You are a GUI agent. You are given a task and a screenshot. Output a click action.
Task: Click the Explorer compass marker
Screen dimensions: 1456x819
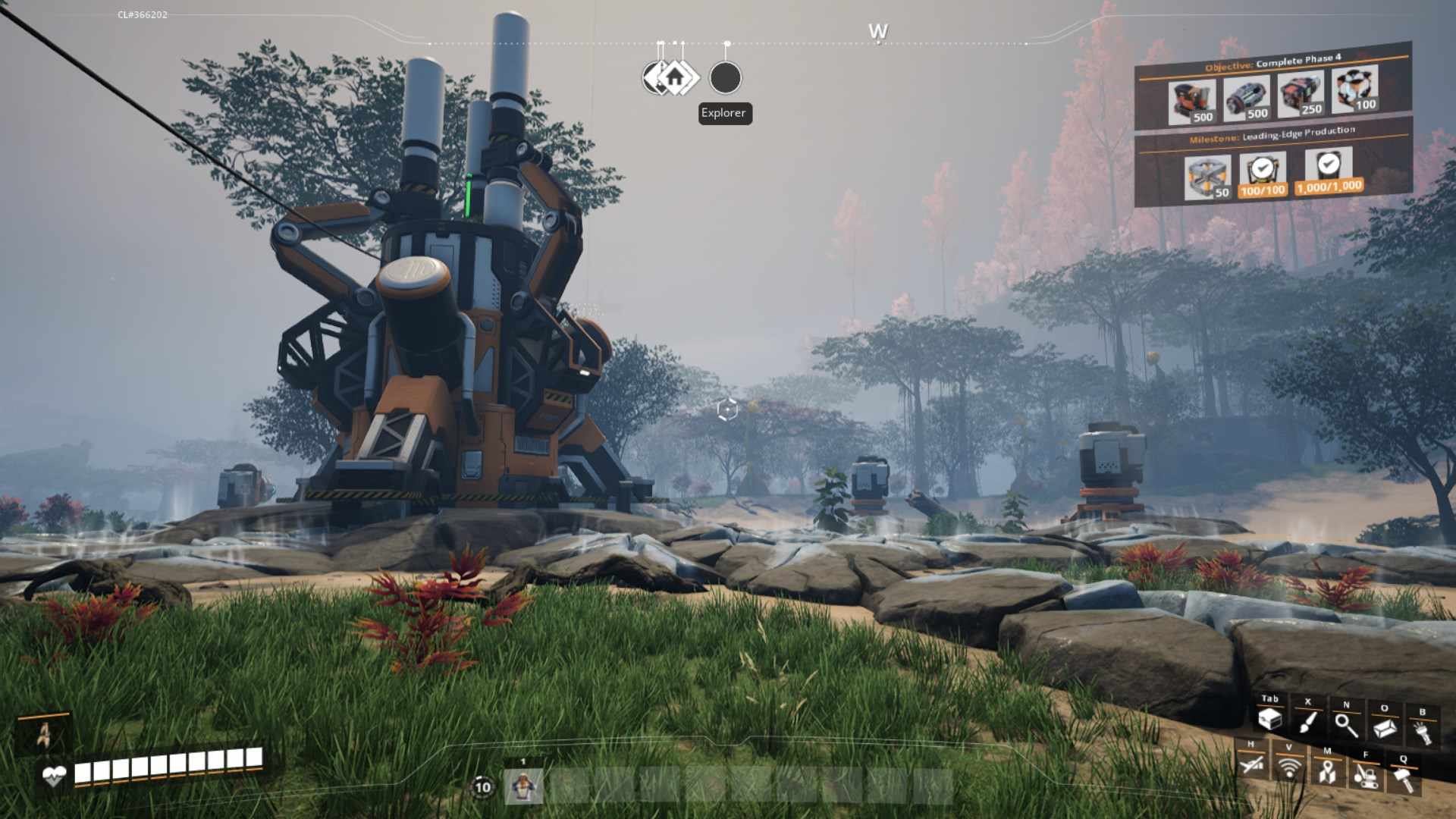[x=725, y=77]
